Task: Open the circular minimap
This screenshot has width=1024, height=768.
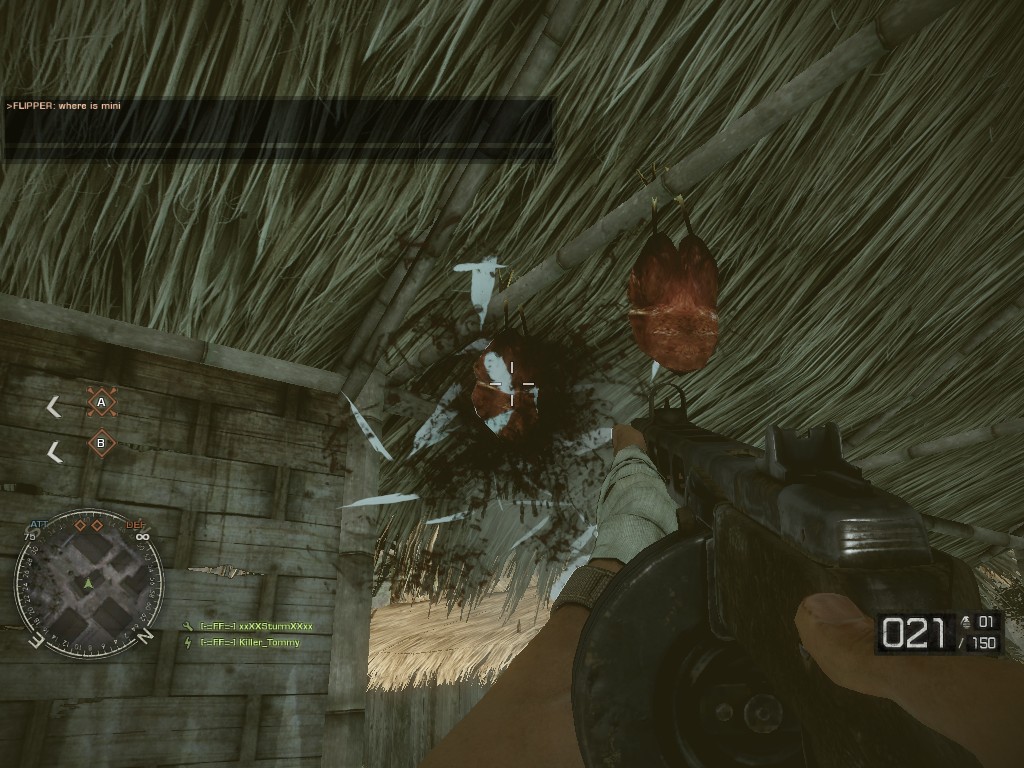Action: pyautogui.click(x=89, y=584)
